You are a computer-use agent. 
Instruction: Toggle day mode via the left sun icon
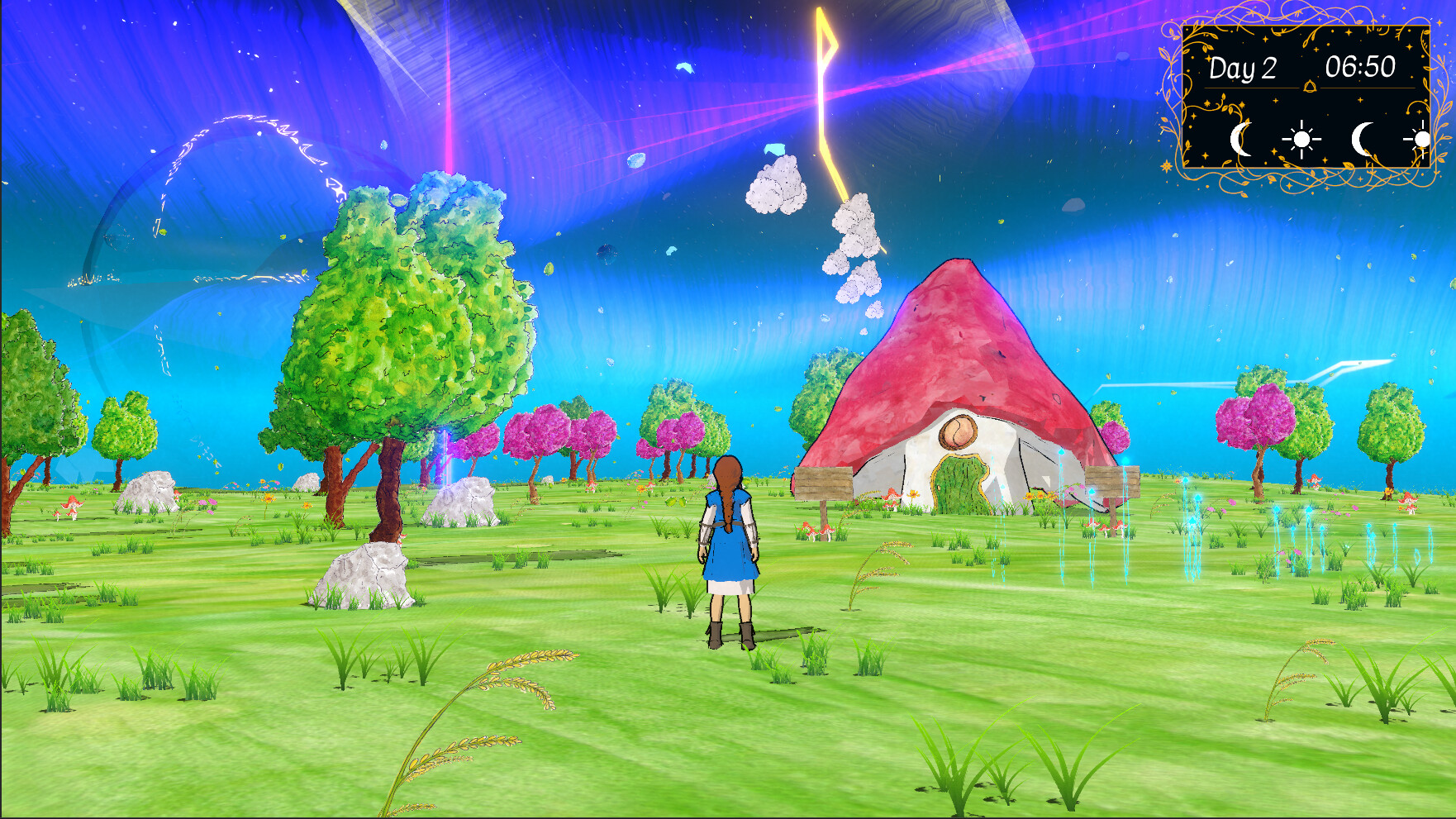(1304, 140)
